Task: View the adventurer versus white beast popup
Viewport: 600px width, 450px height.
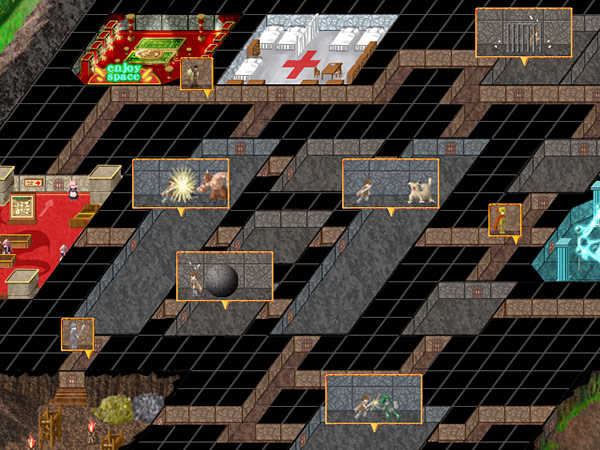Action: [x=391, y=183]
